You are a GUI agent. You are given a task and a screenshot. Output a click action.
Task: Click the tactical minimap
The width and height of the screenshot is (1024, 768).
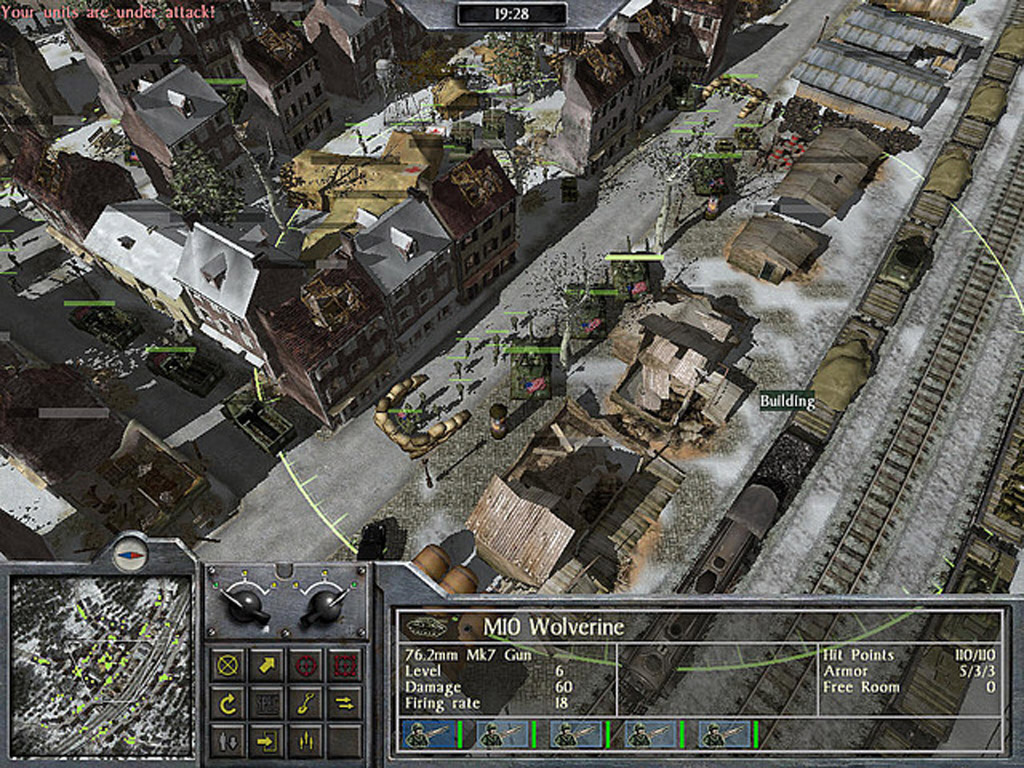[100, 665]
